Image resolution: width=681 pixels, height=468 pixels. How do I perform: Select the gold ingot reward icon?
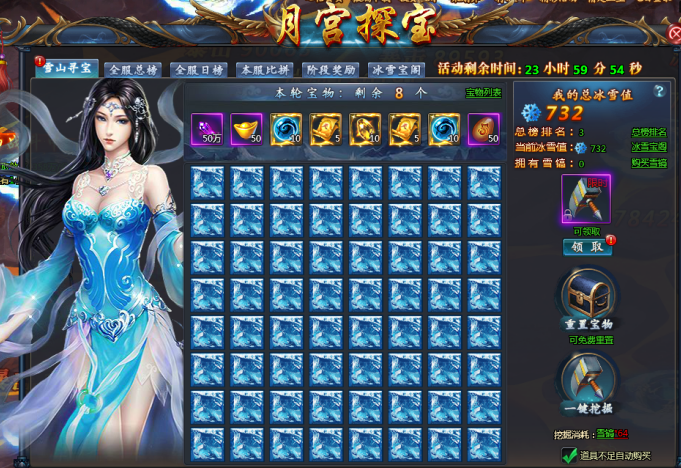(246, 129)
